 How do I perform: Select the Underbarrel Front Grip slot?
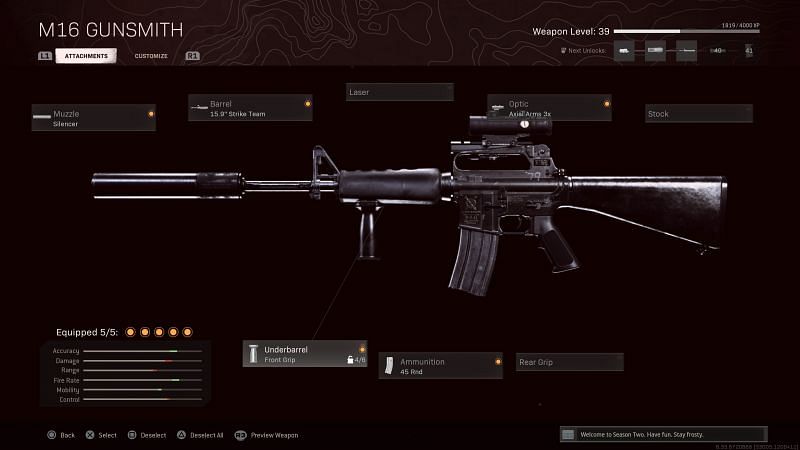pyautogui.click(x=305, y=354)
